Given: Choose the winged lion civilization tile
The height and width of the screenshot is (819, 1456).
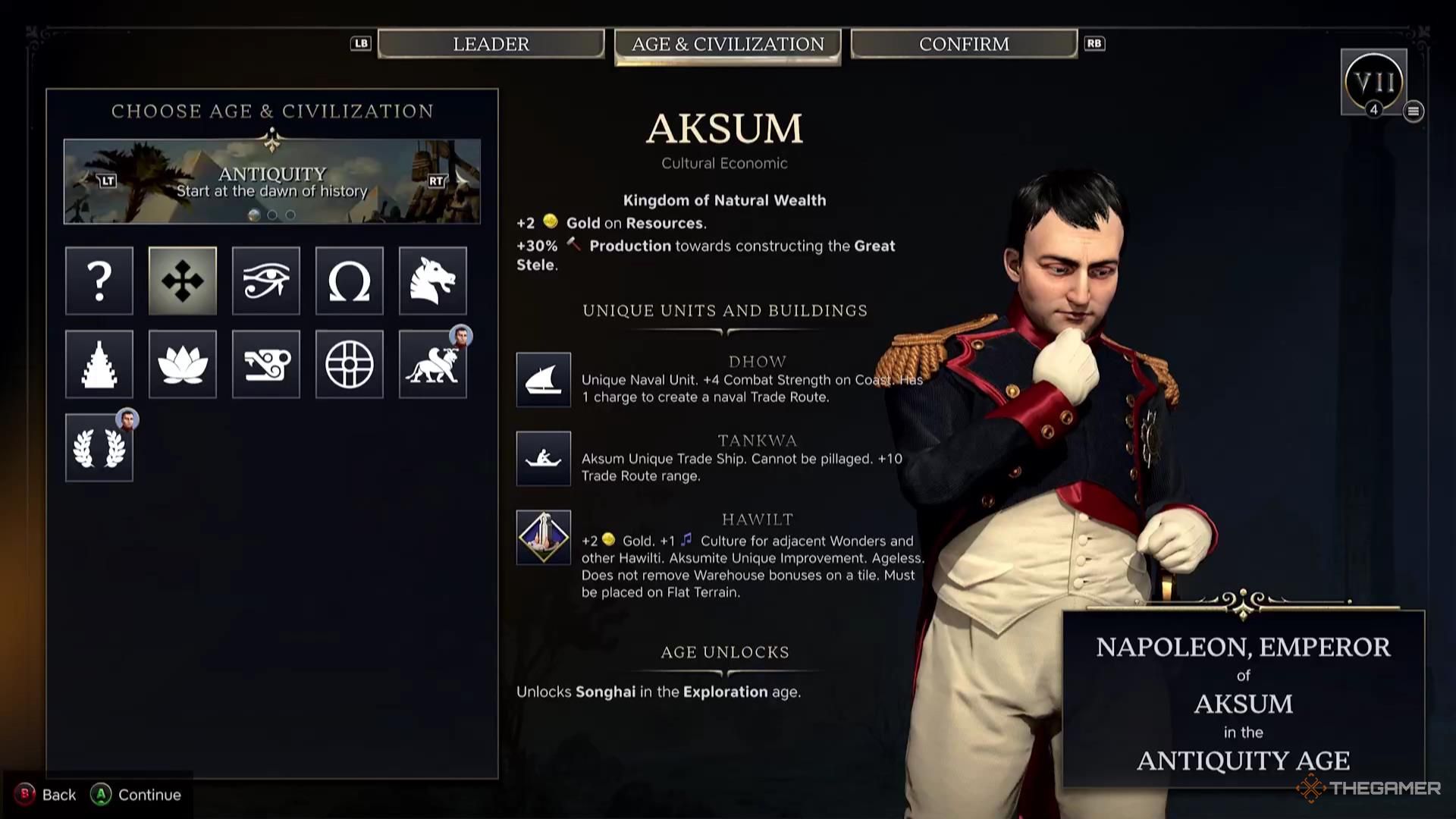Looking at the screenshot, I should click(433, 364).
